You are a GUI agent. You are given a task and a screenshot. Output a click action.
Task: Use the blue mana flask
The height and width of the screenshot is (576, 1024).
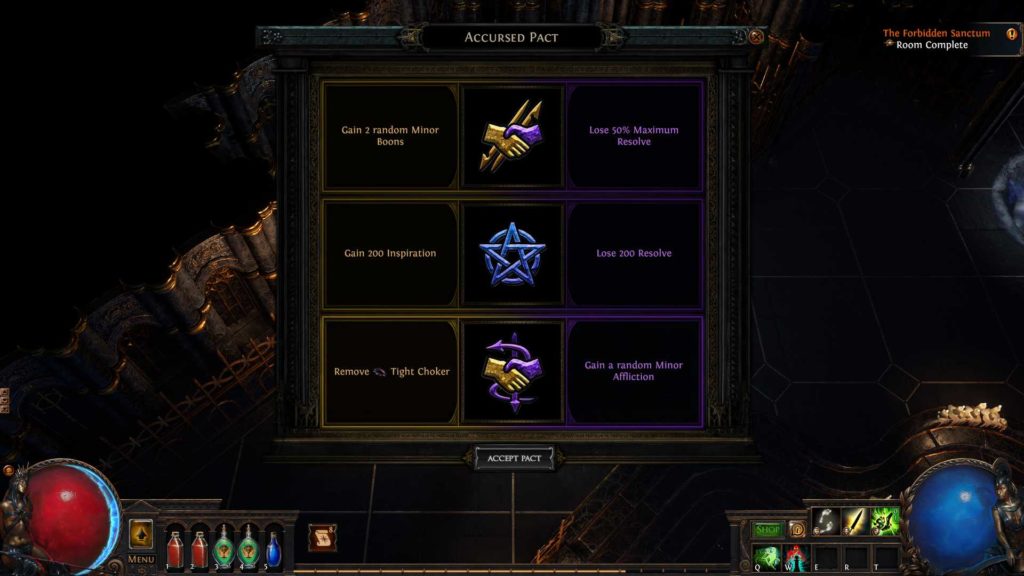(273, 547)
